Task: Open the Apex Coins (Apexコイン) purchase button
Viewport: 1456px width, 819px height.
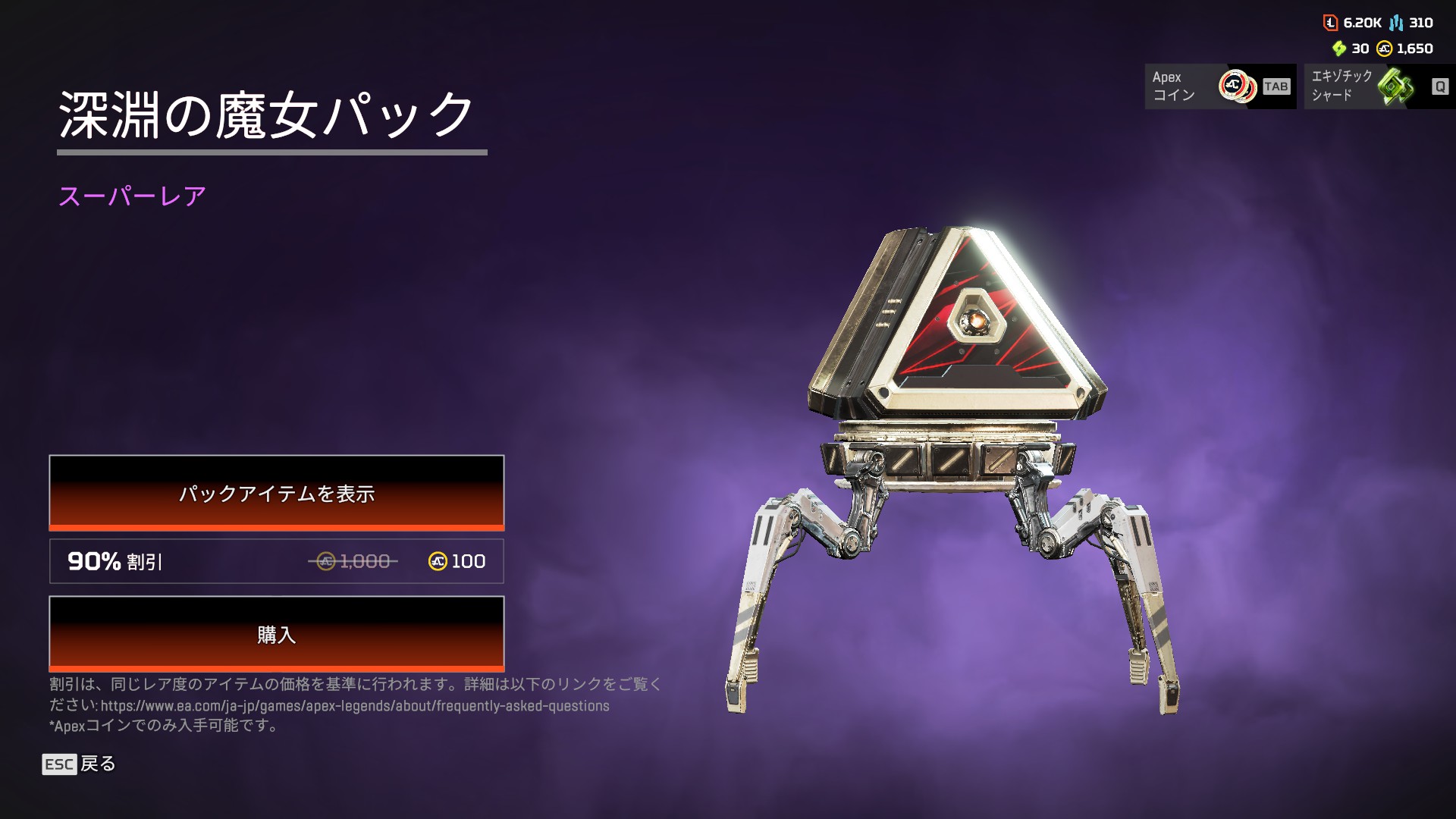Action: [x=1219, y=86]
